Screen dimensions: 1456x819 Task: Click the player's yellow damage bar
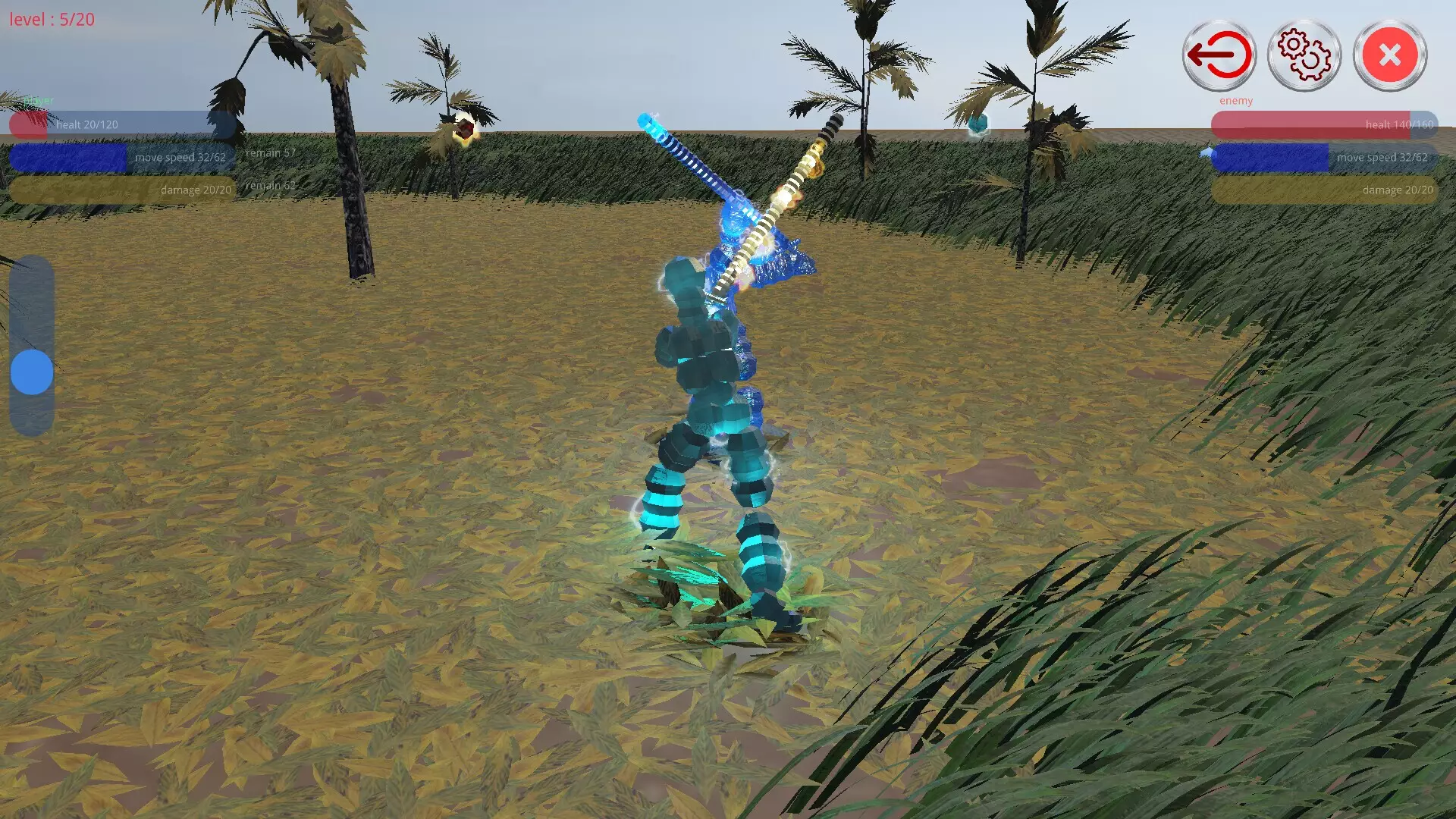coord(121,189)
